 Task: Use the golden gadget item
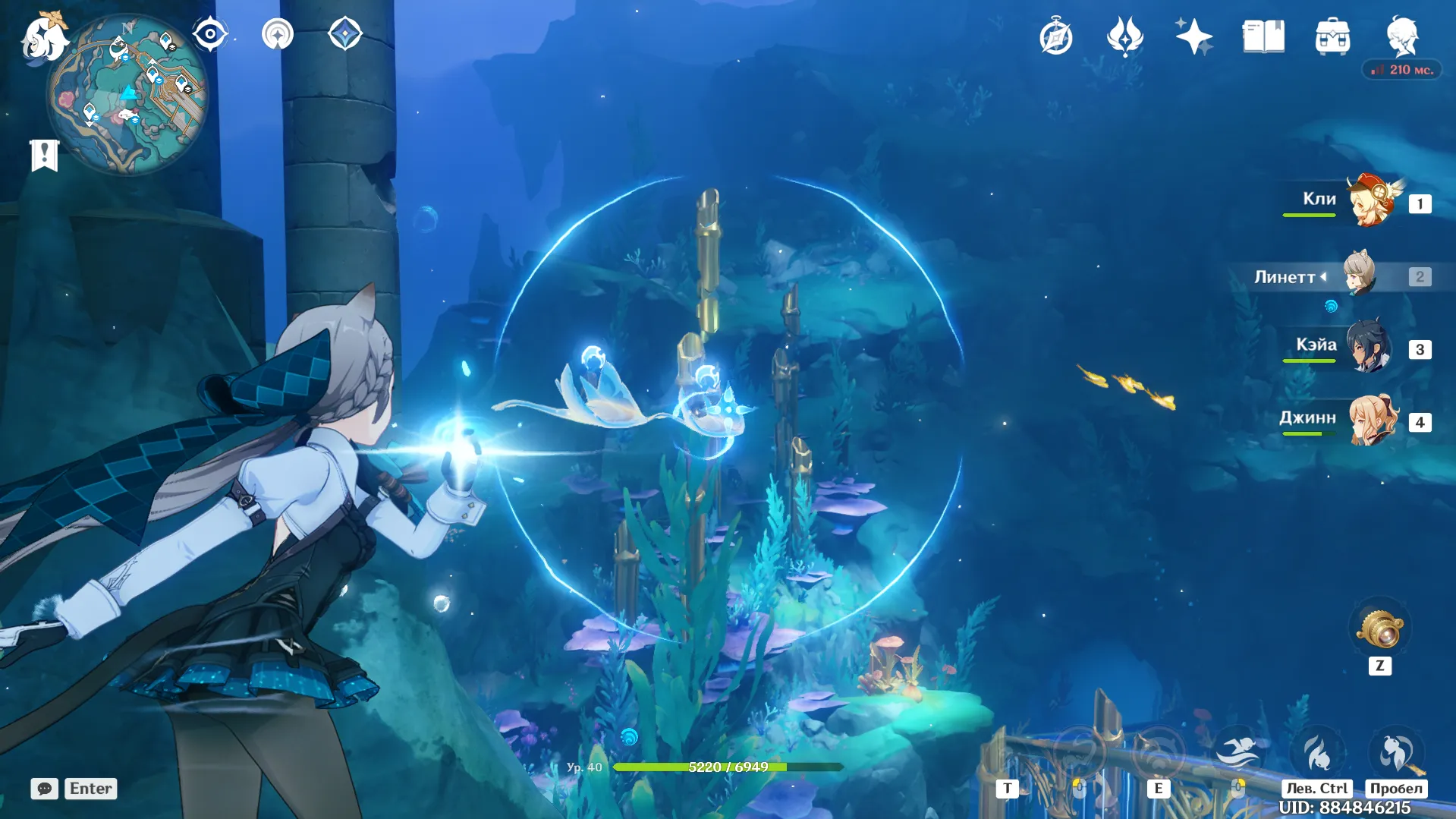point(1379,630)
